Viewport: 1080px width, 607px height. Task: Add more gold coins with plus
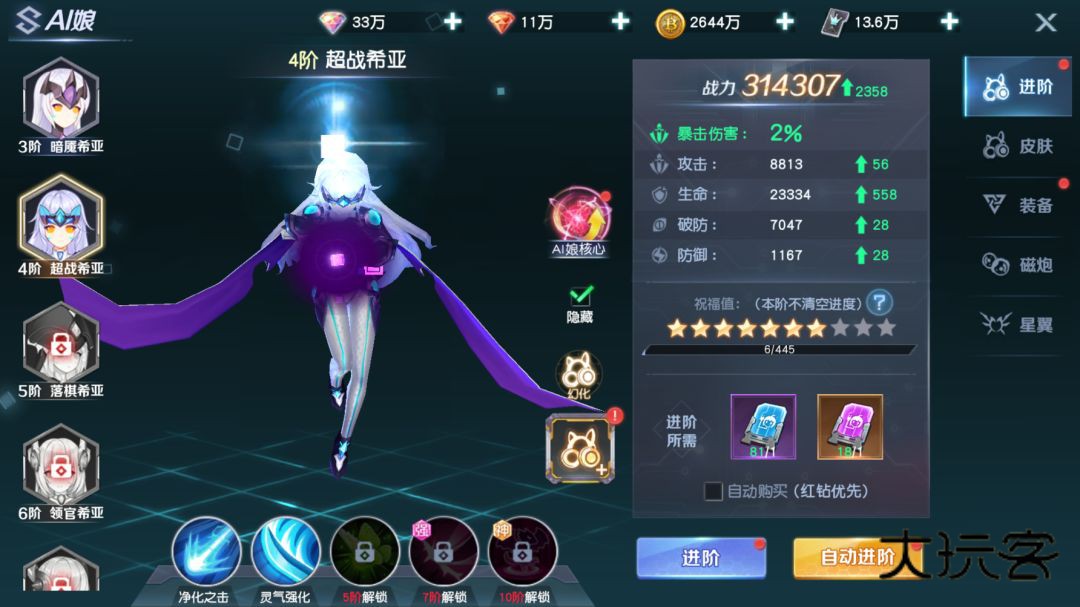[785, 22]
